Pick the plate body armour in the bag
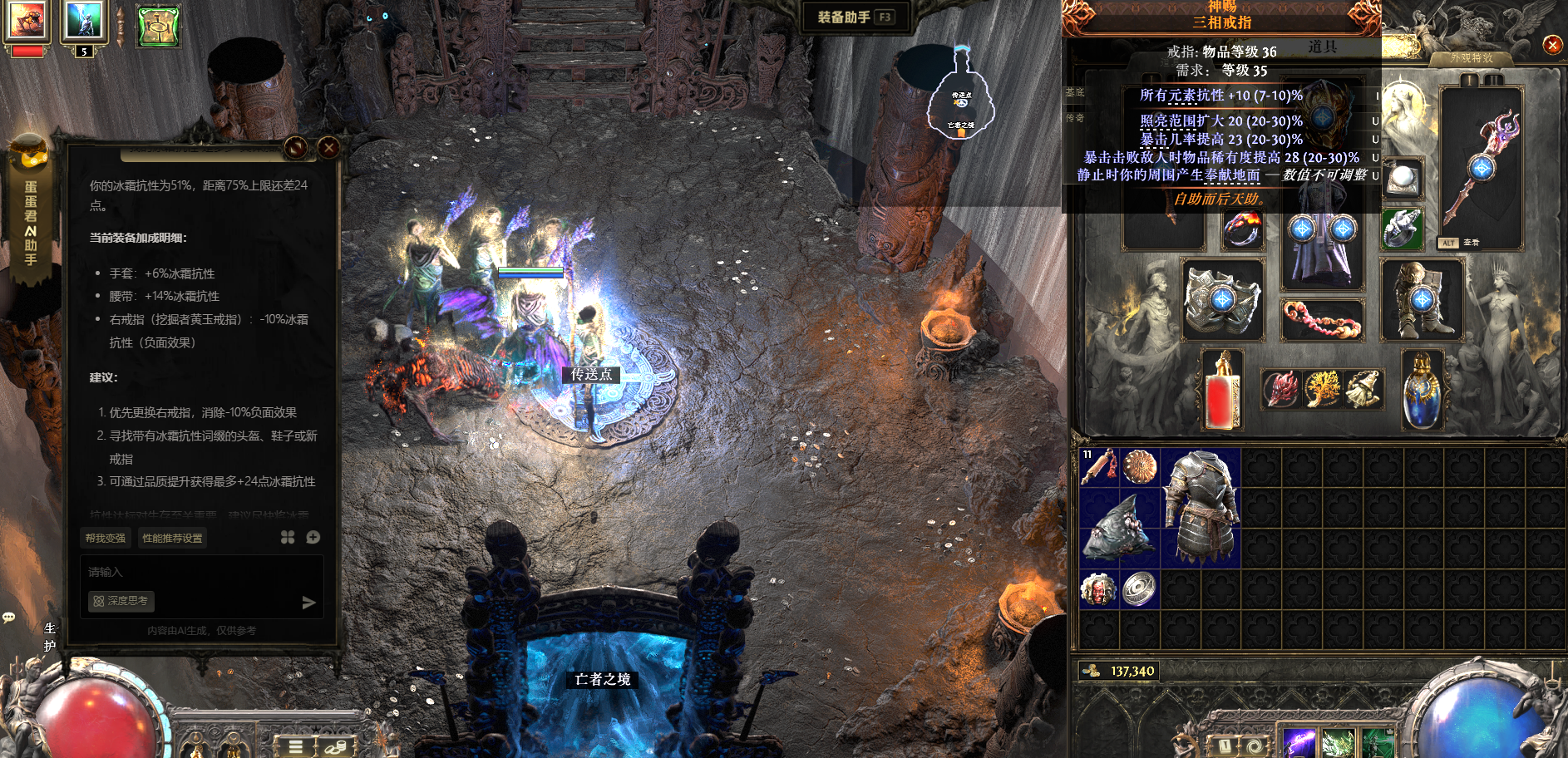1568x758 pixels. tap(1200, 508)
